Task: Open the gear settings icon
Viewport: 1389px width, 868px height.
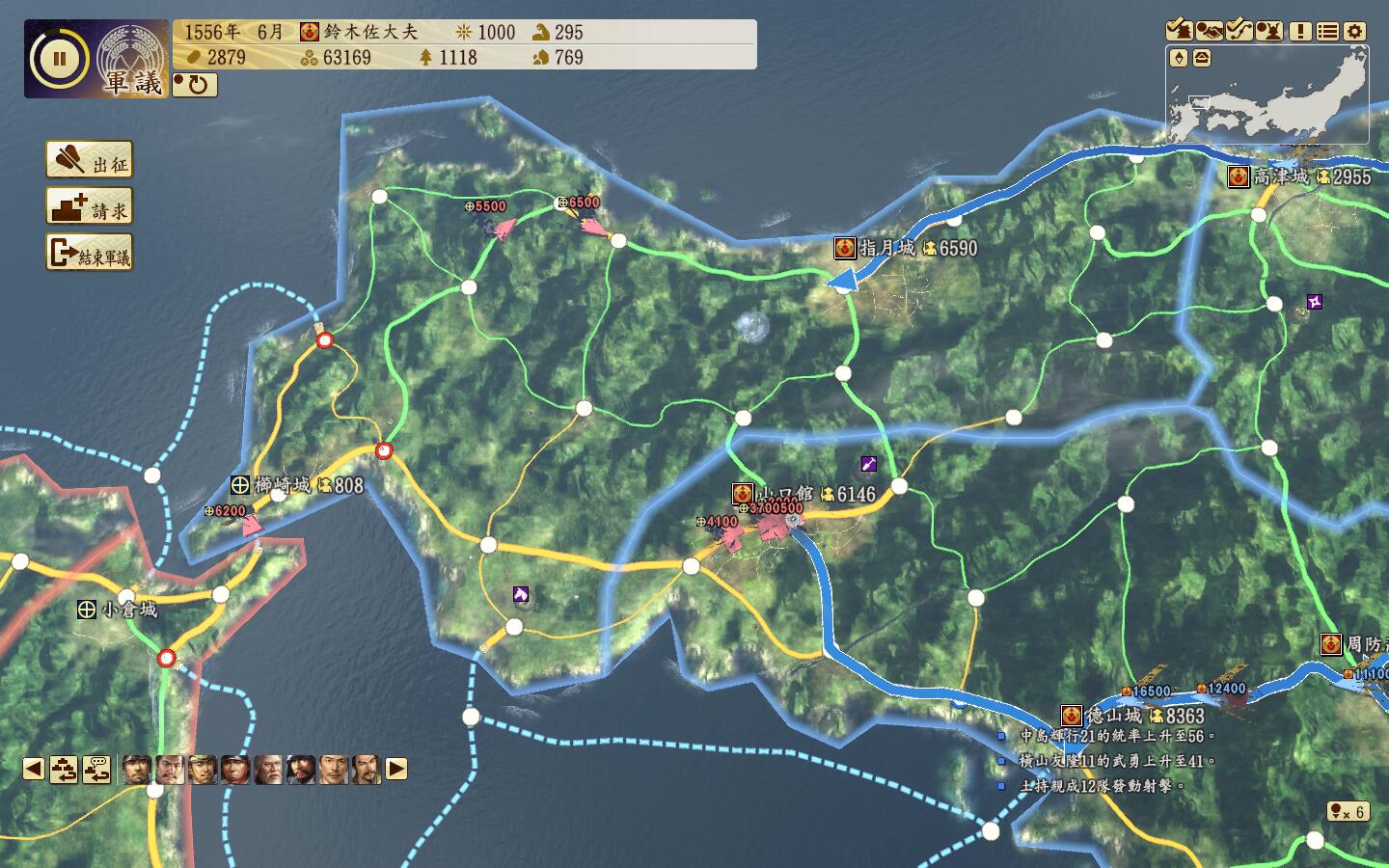Action: (x=1355, y=31)
